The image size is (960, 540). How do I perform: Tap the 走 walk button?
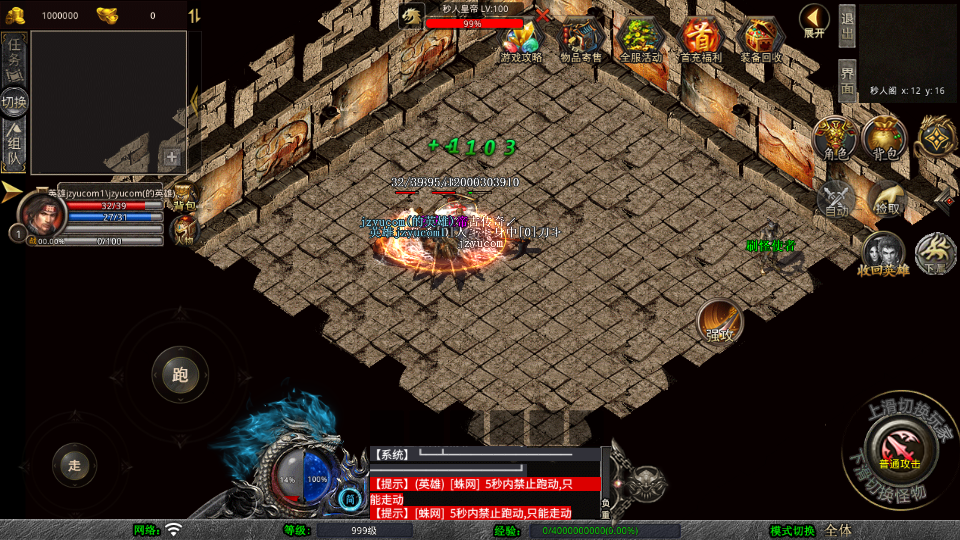coord(74,465)
